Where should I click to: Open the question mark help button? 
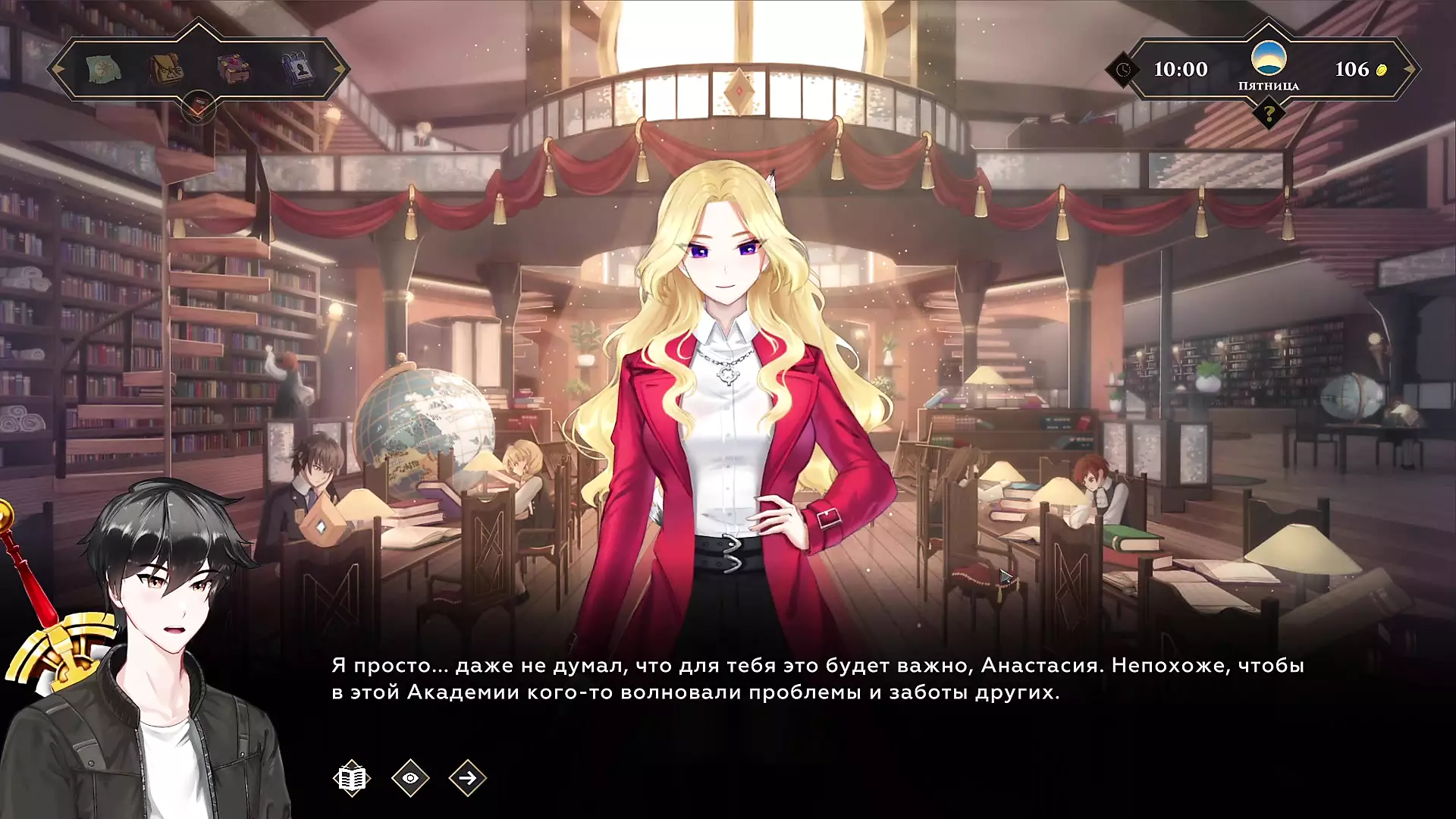click(x=1268, y=115)
